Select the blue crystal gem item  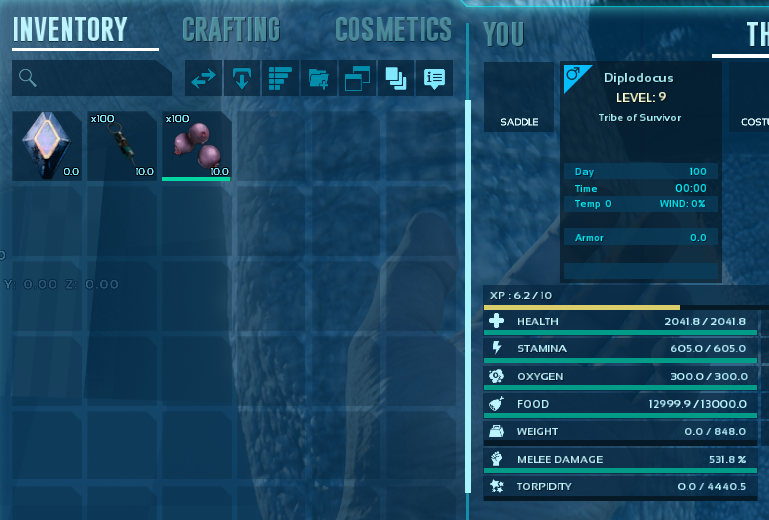47,146
